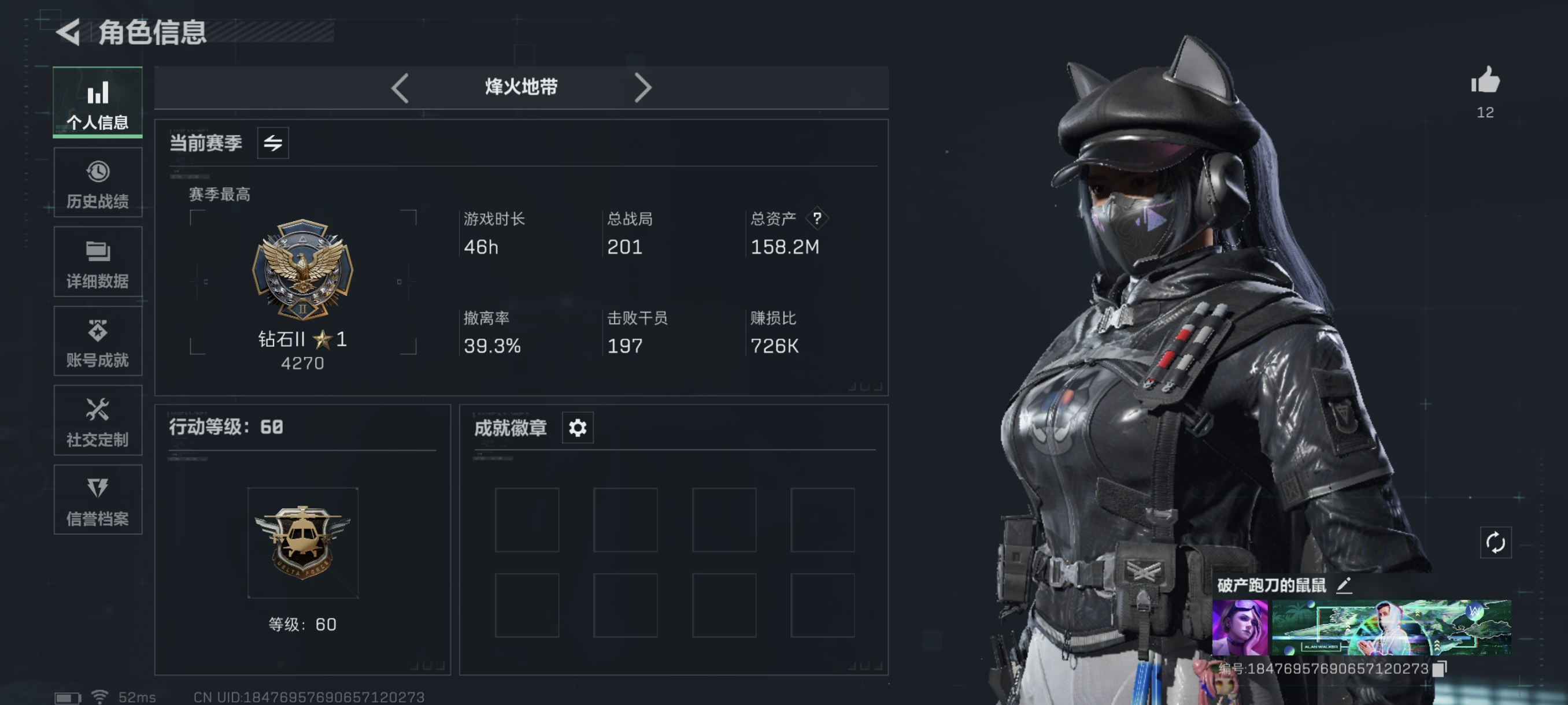
Task: Switch to the previous game mode arrow
Action: click(x=400, y=88)
